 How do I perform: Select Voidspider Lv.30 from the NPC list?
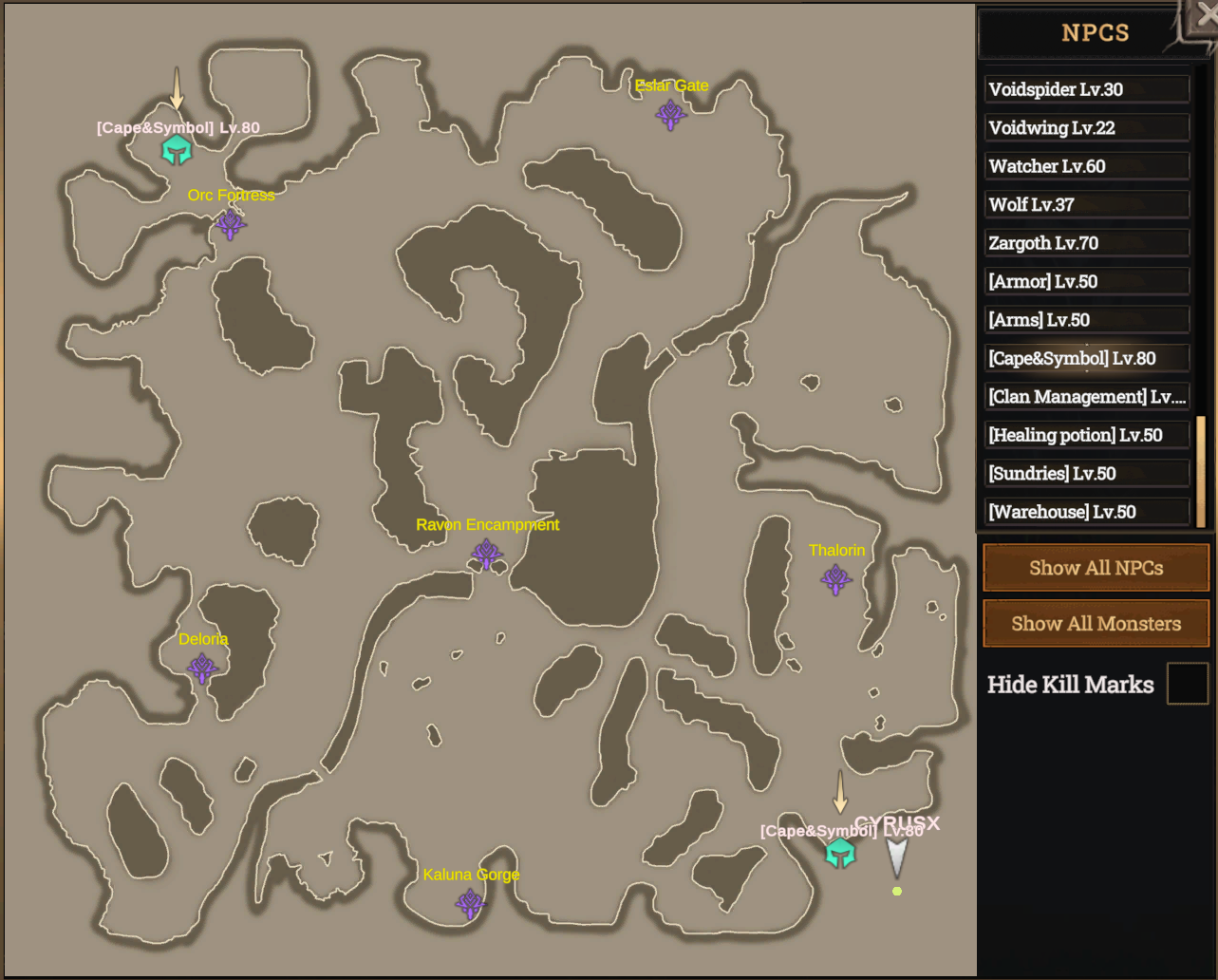tap(1086, 89)
